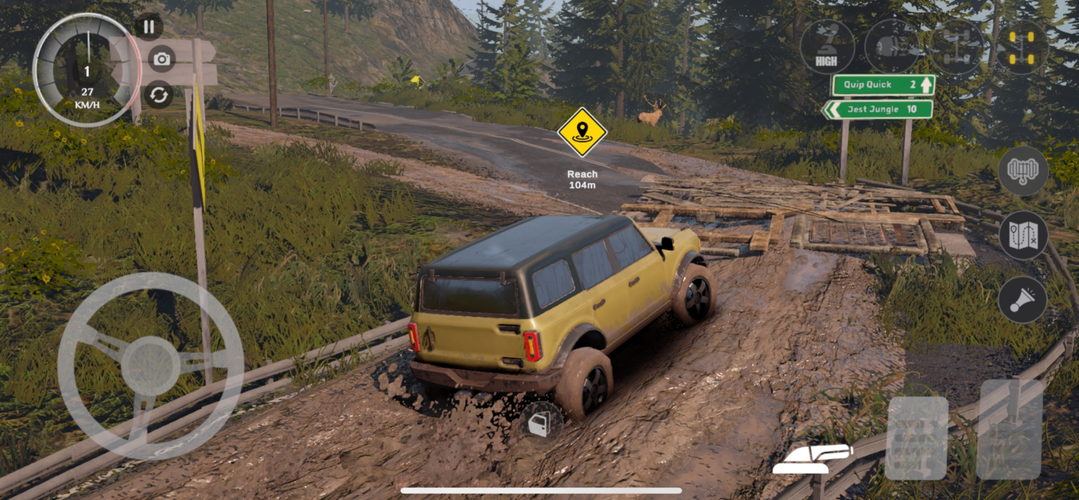This screenshot has width=1079, height=500.
Task: Toggle the yellow four-wheel drive icon
Action: point(1022,47)
